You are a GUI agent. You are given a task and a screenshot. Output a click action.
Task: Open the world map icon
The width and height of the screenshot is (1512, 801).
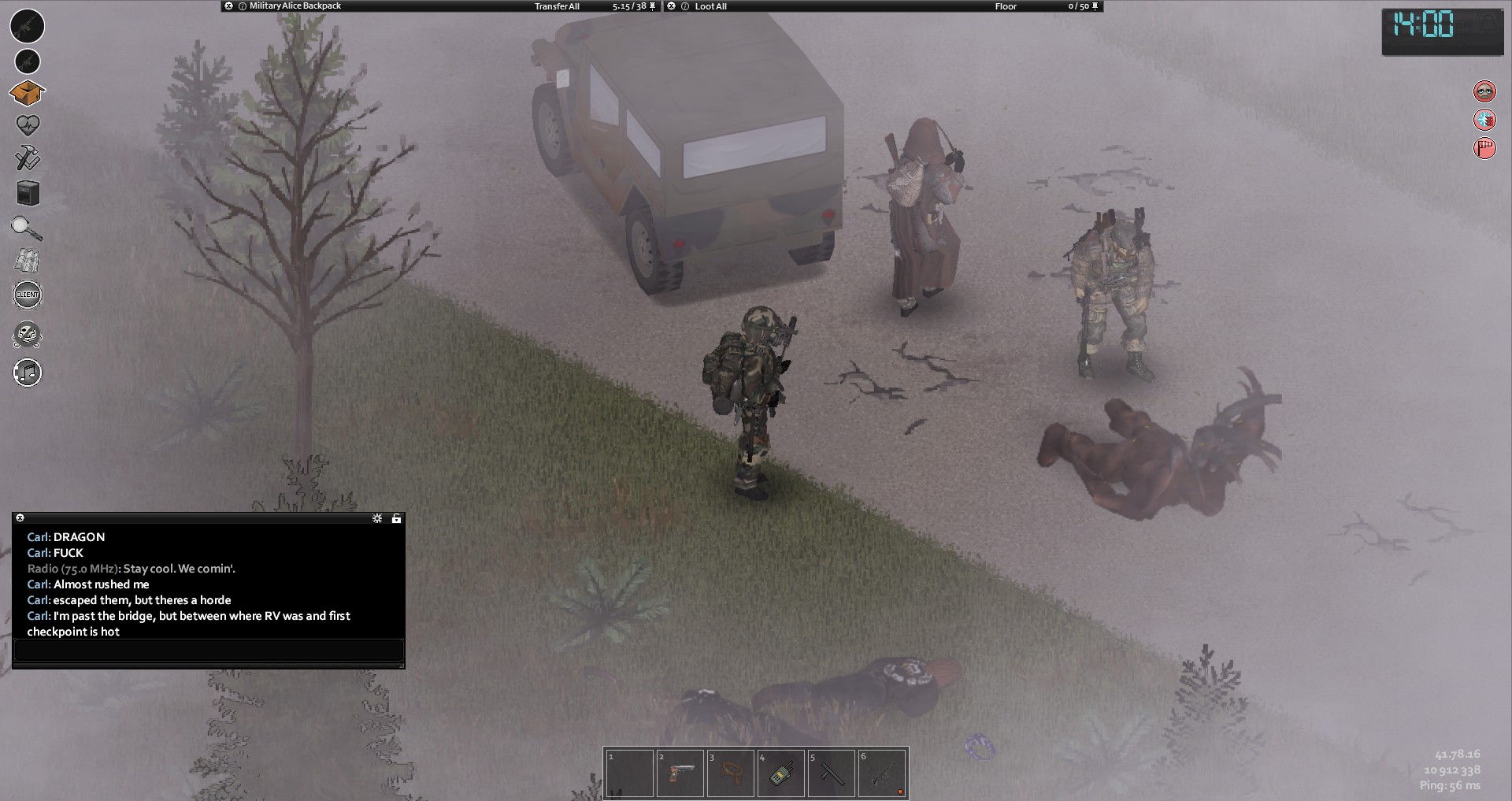pyautogui.click(x=28, y=261)
